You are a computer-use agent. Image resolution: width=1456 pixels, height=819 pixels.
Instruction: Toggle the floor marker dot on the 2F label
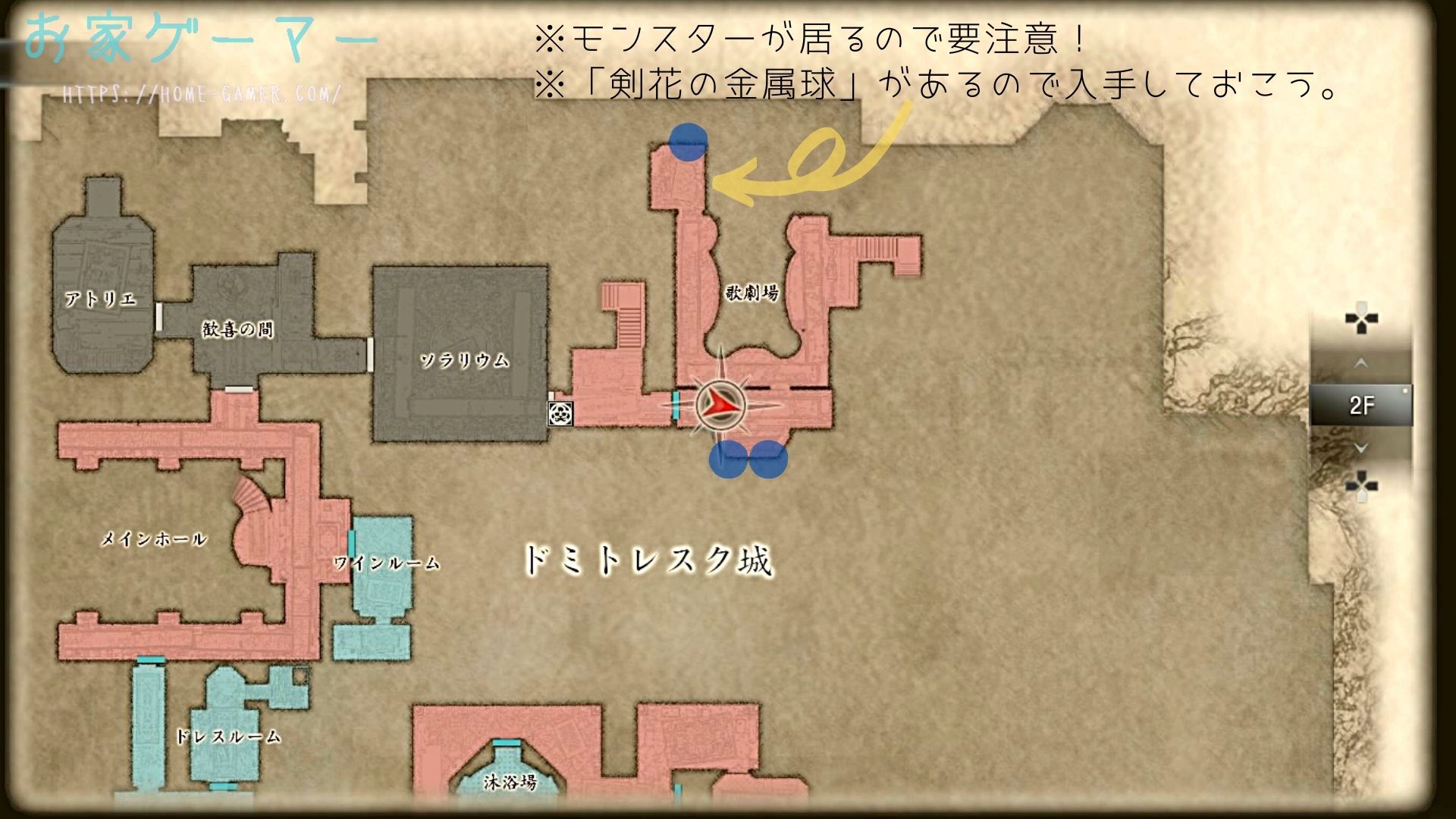(1405, 391)
